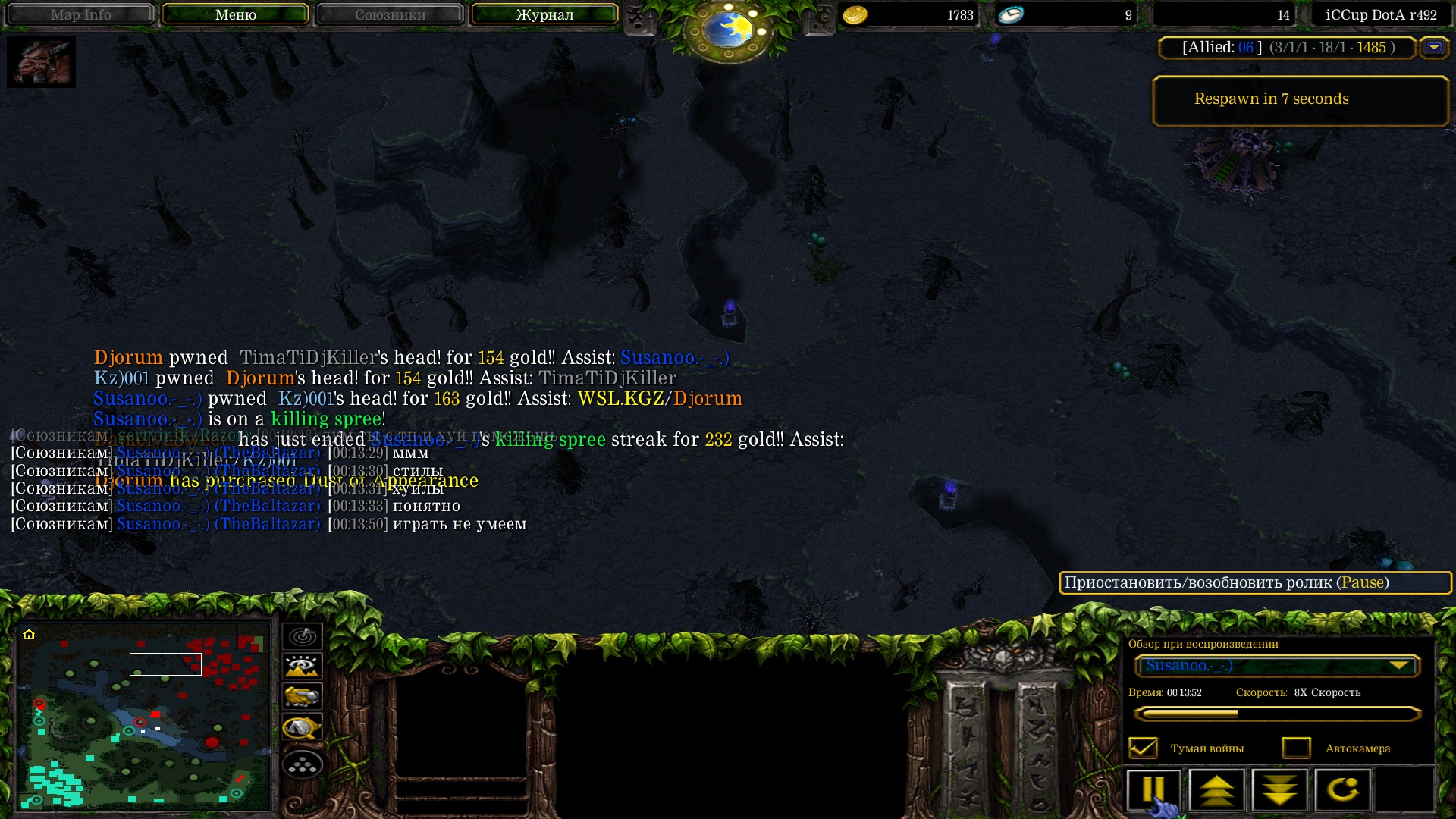Screen dimensions: 1456x819
Task: Click on the minimap
Action: (x=144, y=715)
